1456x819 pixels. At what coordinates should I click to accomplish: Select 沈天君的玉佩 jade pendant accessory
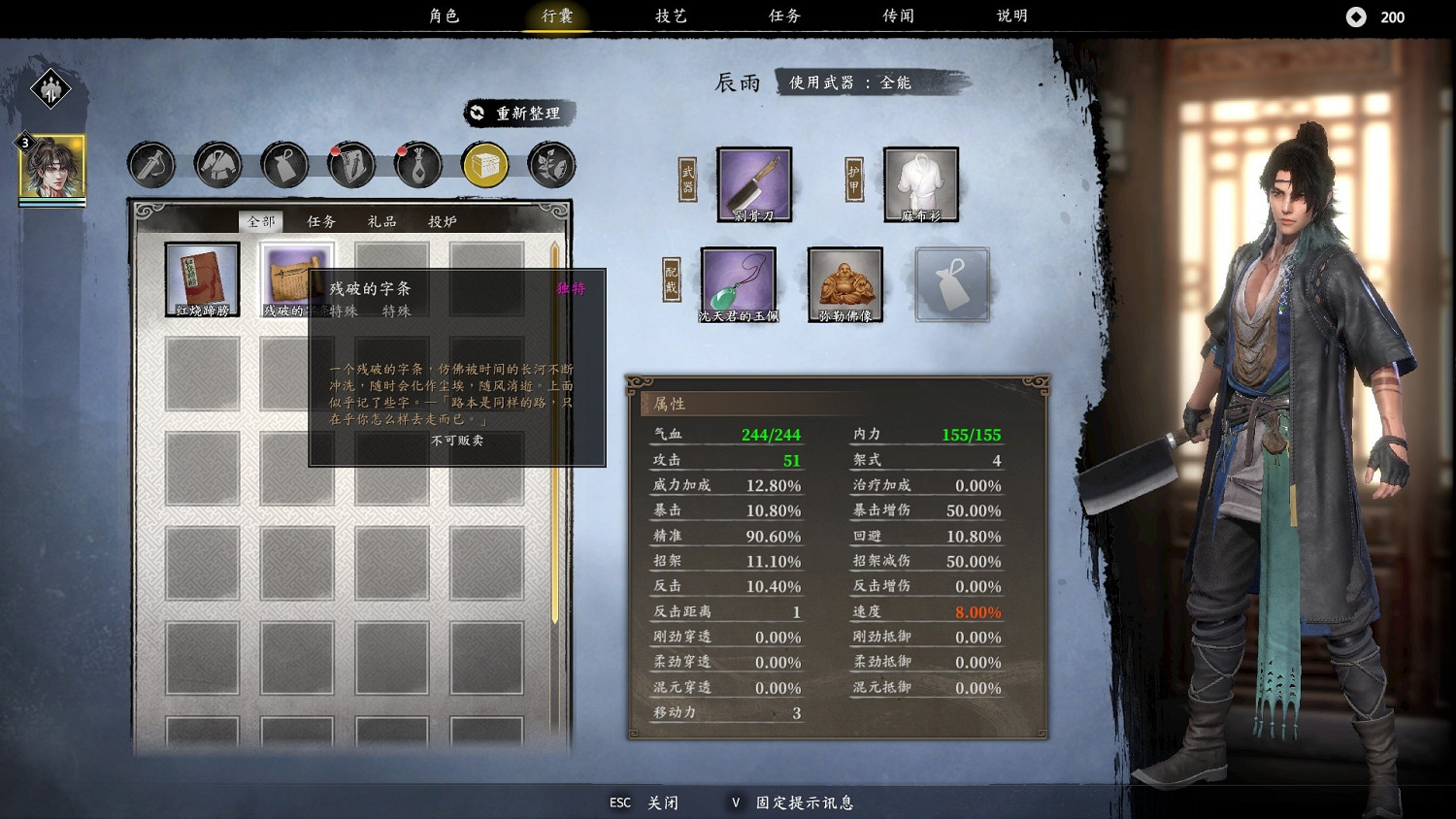739,282
